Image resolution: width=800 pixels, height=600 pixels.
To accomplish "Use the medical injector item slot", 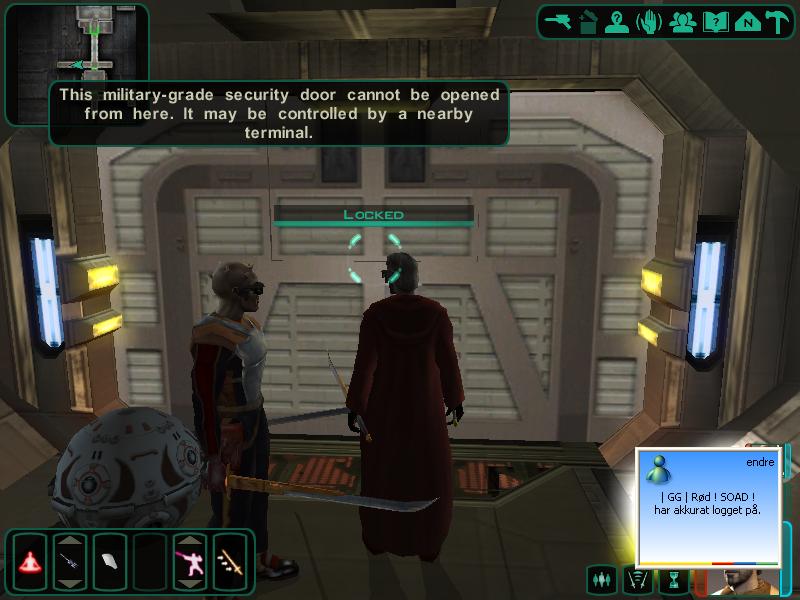I will click(x=70, y=561).
